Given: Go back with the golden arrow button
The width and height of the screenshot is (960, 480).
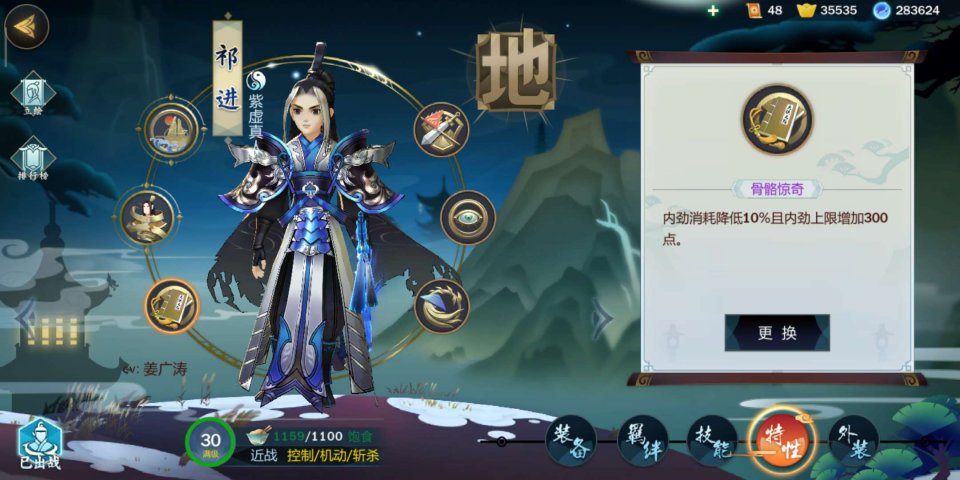Looking at the screenshot, I should click(27, 27).
